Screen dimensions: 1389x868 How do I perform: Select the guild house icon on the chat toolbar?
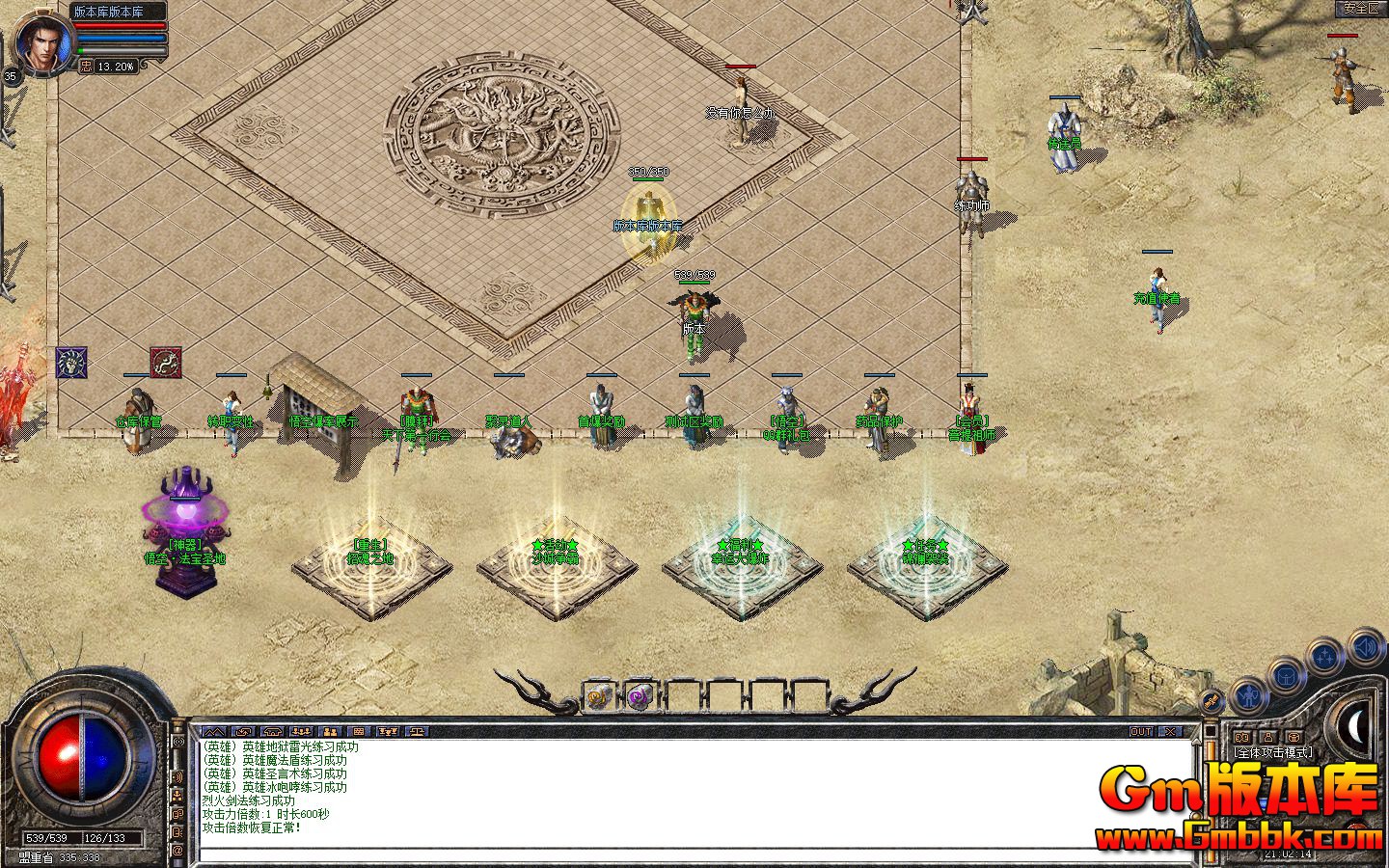(x=271, y=731)
